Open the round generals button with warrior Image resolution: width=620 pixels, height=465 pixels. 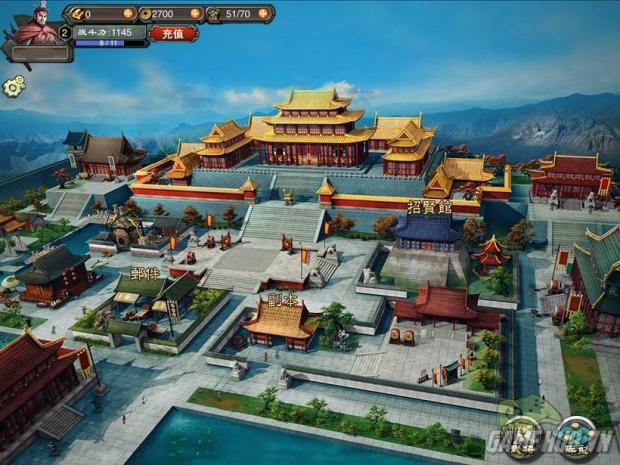(523, 437)
